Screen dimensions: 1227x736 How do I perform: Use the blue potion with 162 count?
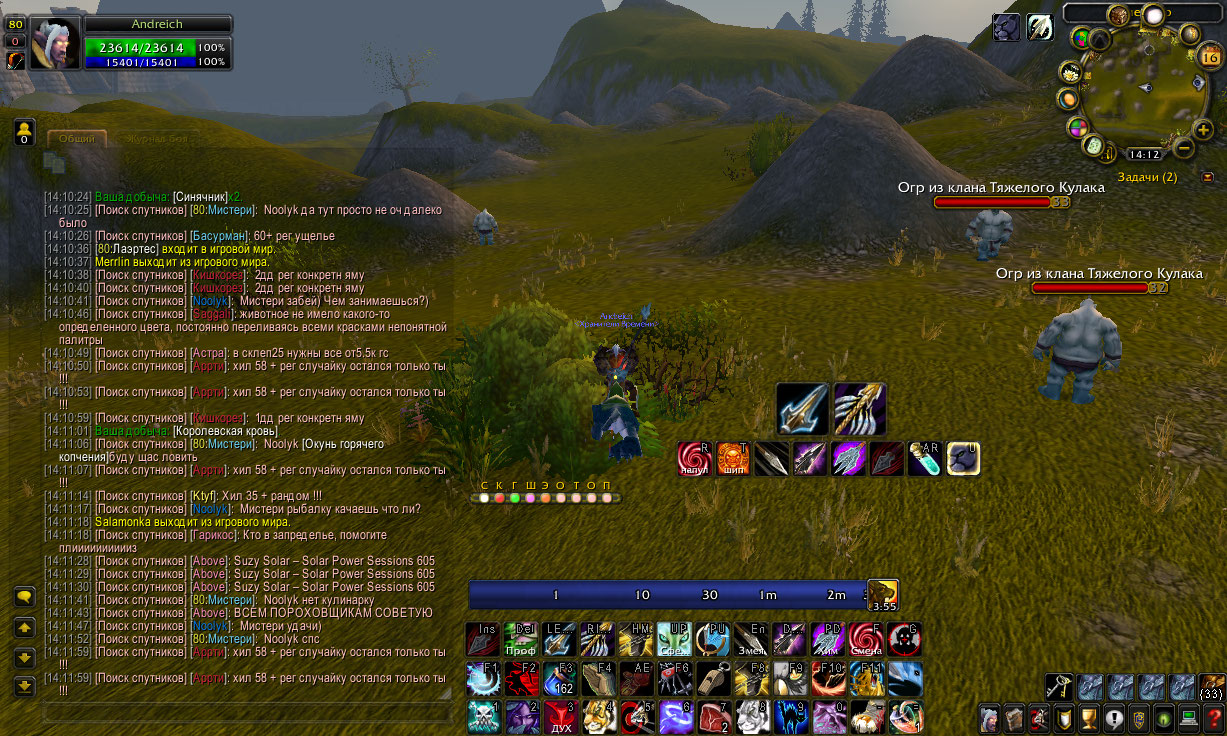[x=559, y=679]
